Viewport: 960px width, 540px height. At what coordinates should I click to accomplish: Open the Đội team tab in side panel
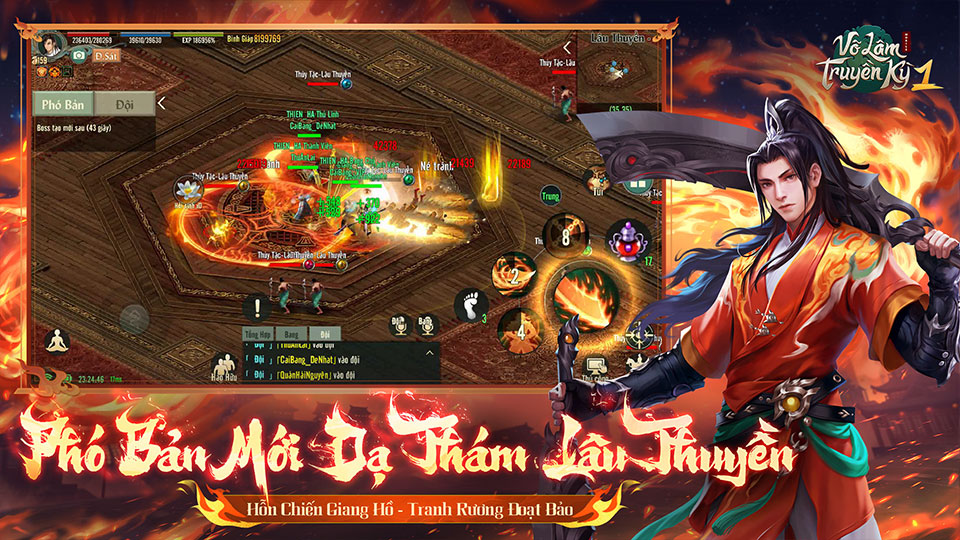pyautogui.click(x=125, y=104)
